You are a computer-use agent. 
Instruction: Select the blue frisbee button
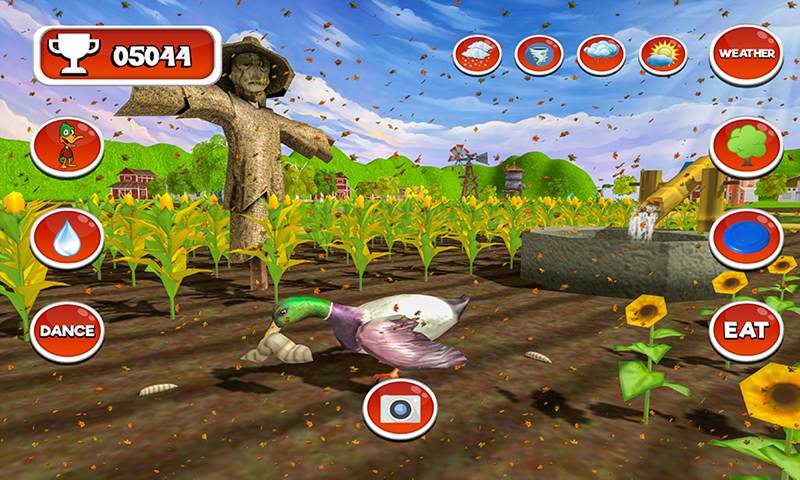coord(746,239)
